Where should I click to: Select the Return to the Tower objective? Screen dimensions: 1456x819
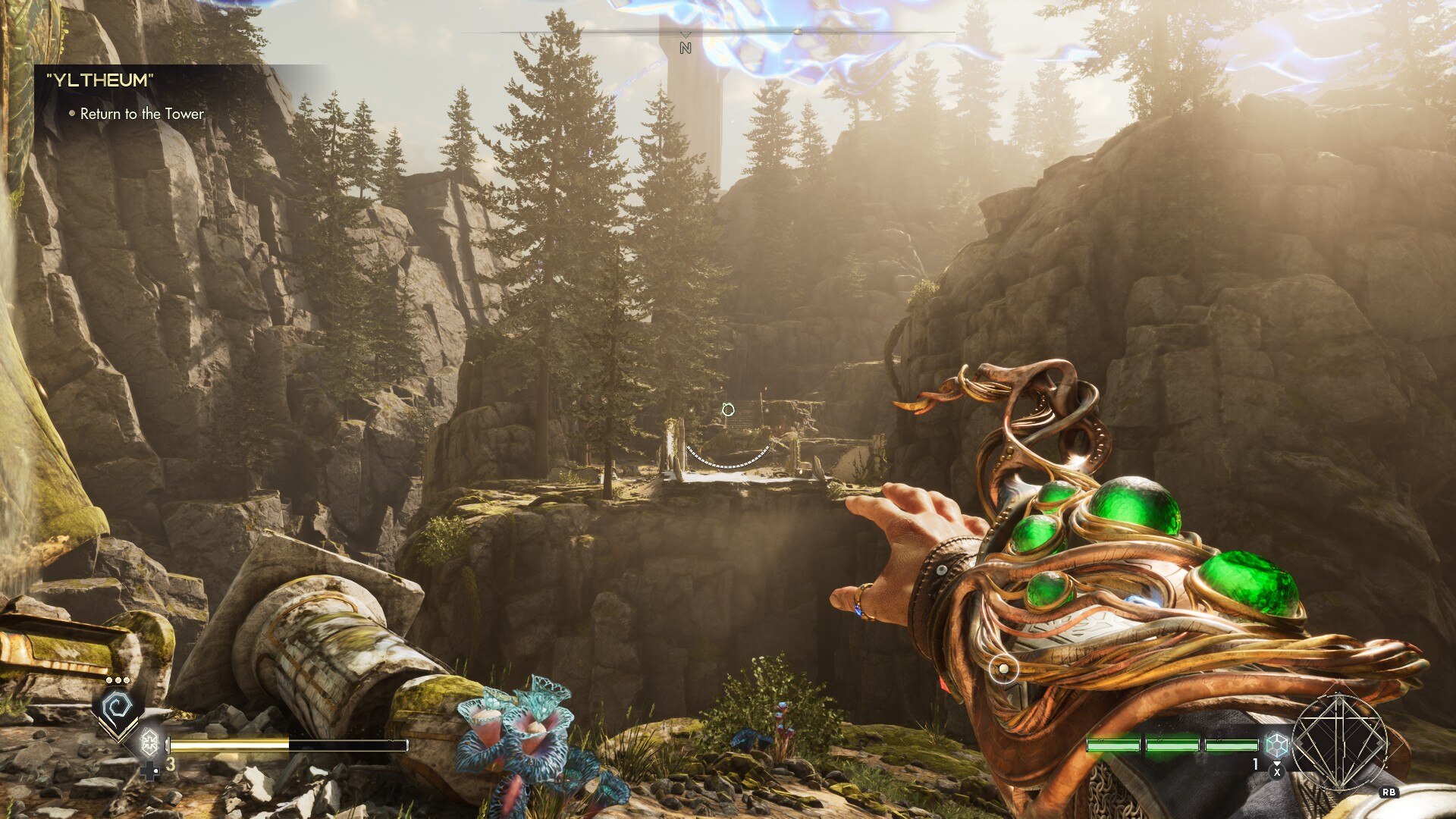142,114
